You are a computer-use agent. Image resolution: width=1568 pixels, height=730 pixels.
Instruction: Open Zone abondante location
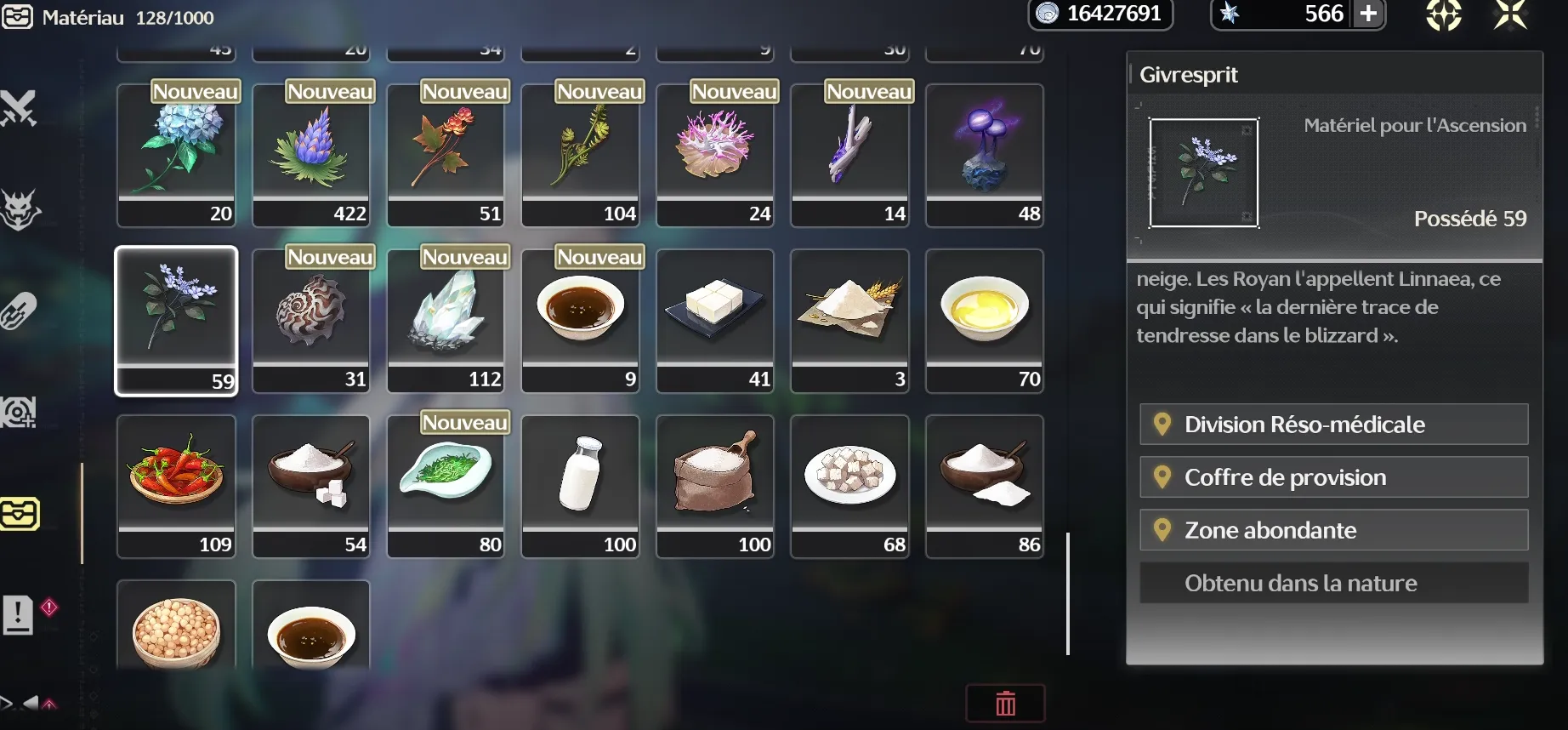pos(1333,530)
